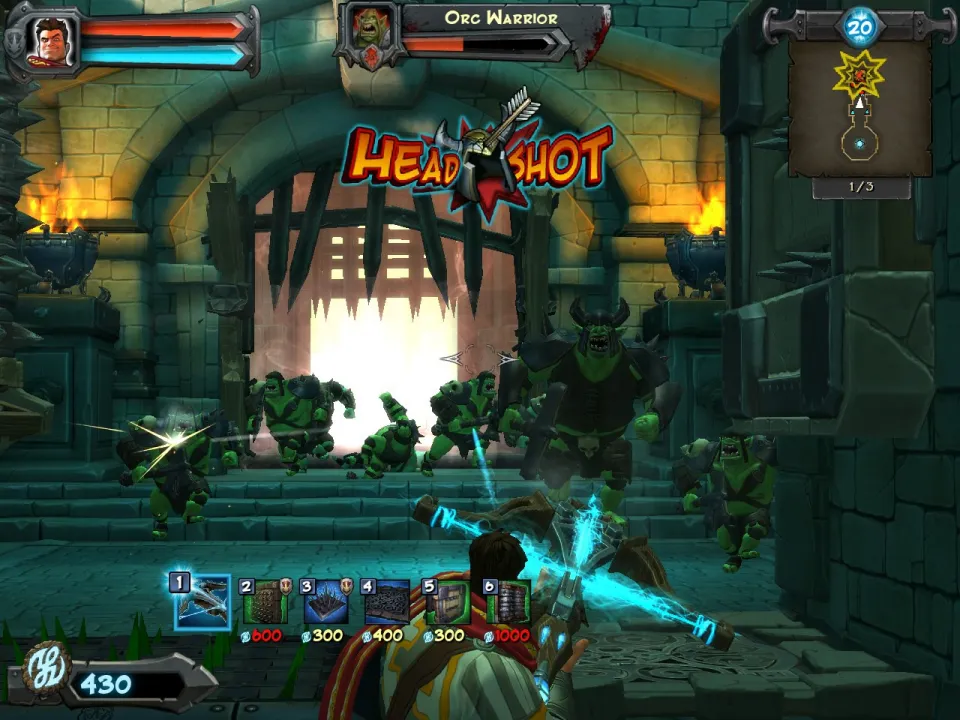Click the Orc Warrior target portrait
The height and width of the screenshot is (720, 960).
coord(369,36)
